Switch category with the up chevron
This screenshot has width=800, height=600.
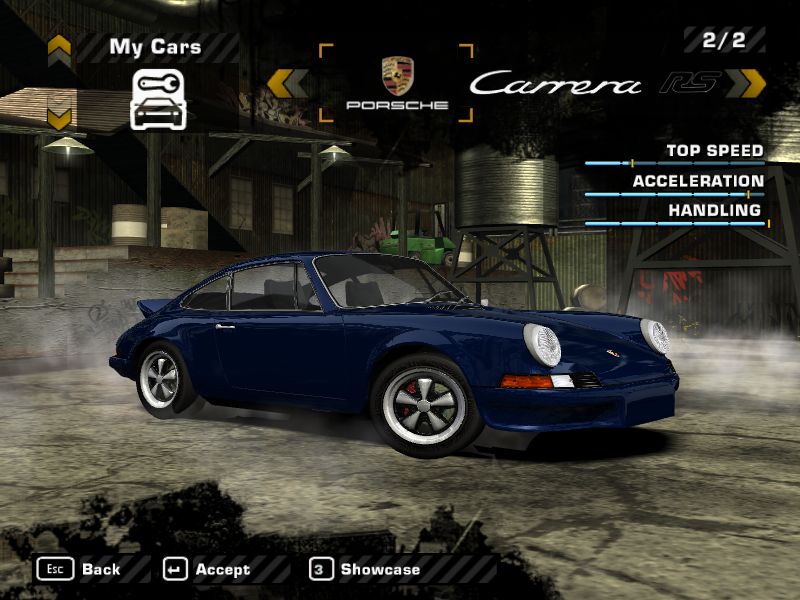(x=59, y=46)
